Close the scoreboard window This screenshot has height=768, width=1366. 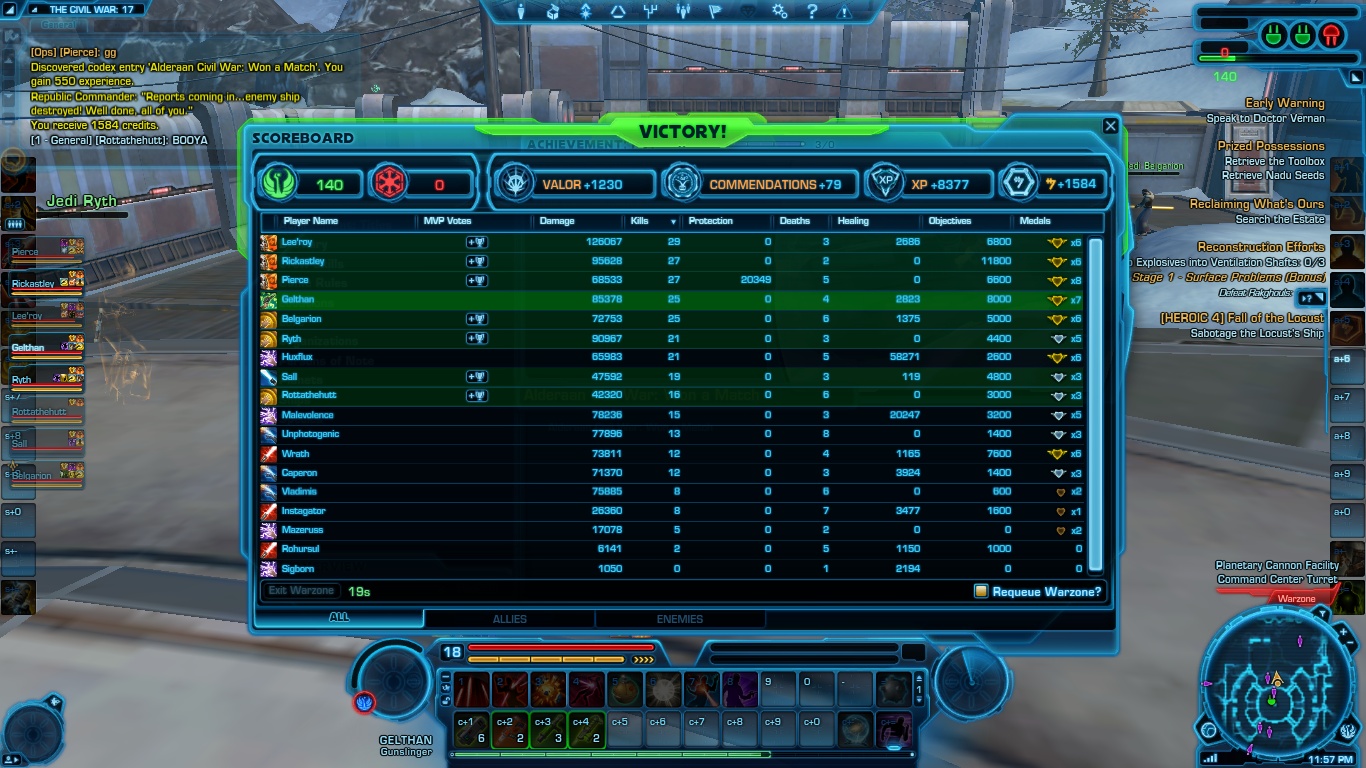(1110, 126)
